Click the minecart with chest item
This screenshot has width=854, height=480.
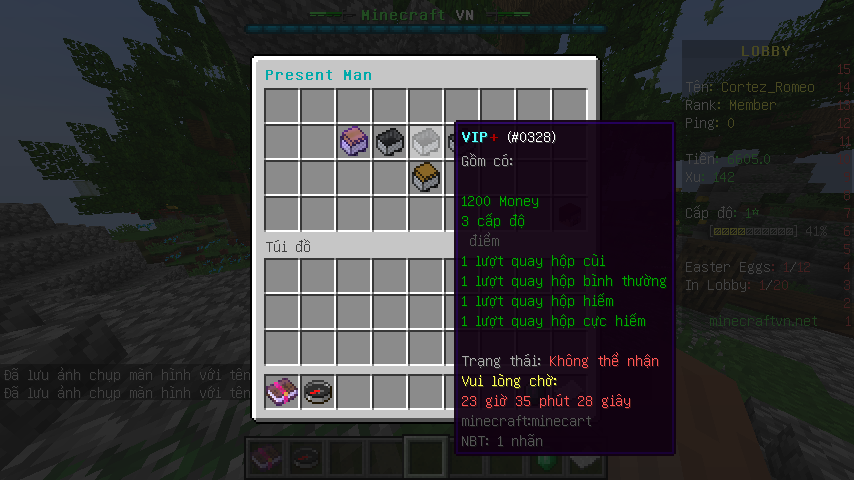click(x=426, y=177)
